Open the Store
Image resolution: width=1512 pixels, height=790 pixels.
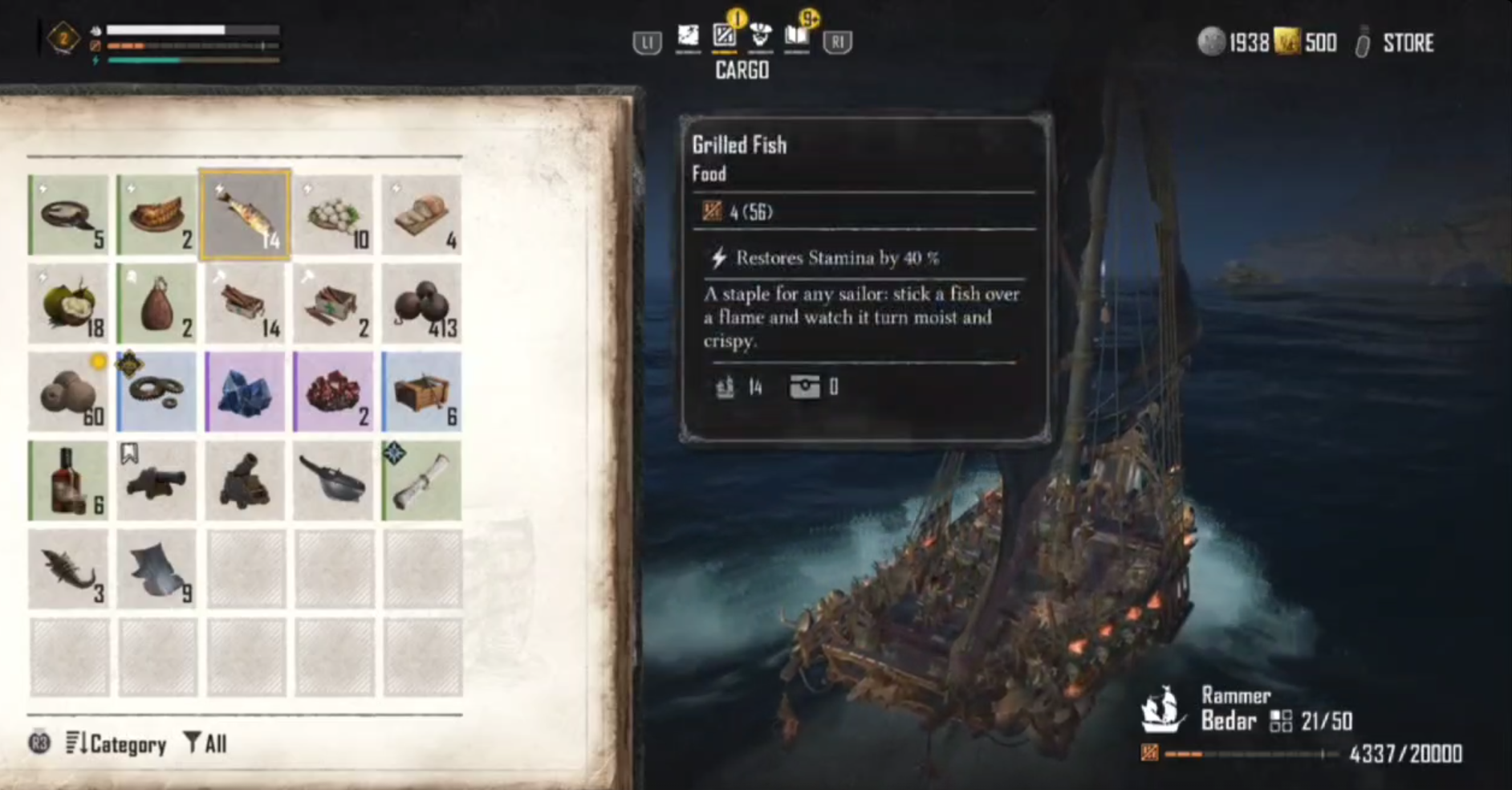[x=1407, y=43]
